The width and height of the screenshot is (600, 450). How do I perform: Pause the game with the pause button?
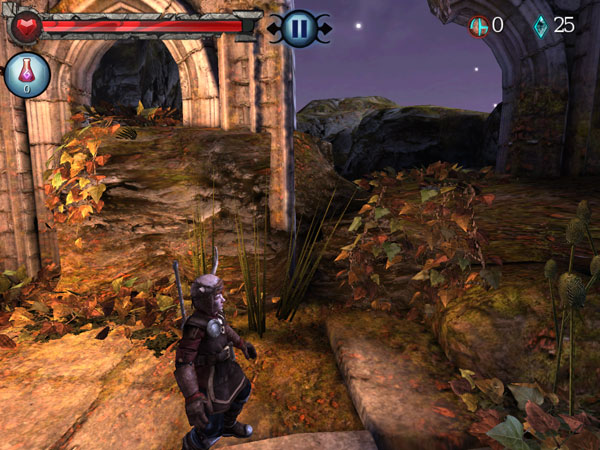[298, 28]
